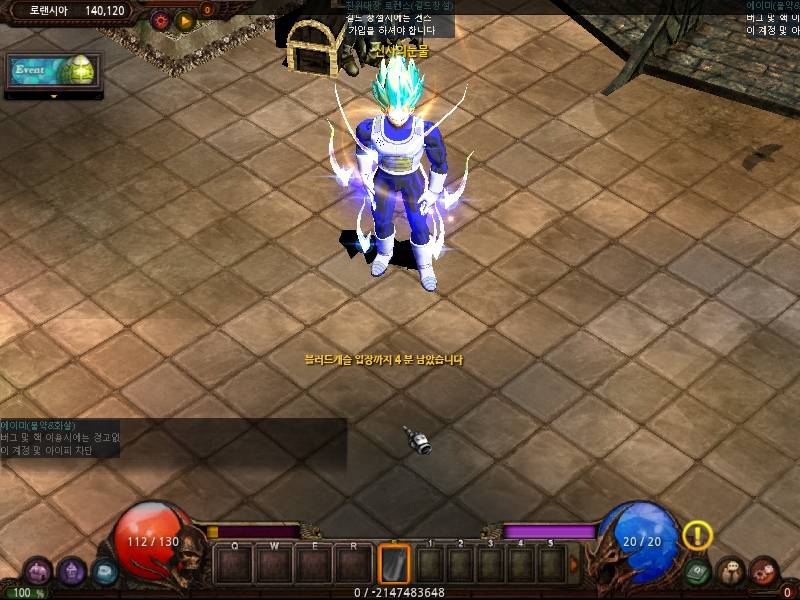Open the Event egg banner
The image size is (800, 600).
(53, 72)
